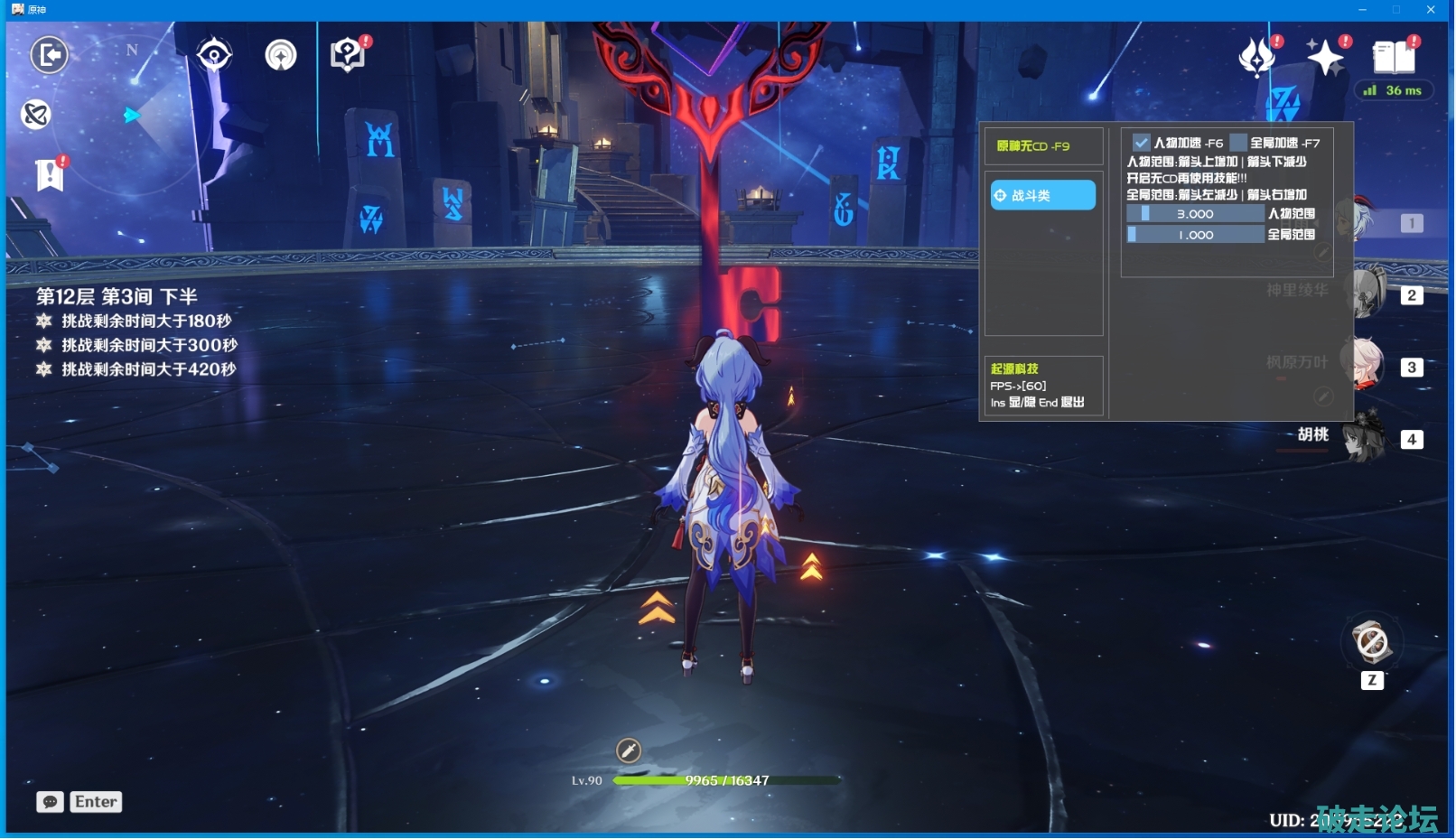Open the round white icon left of the tutorial cube
The width and height of the screenshot is (1456, 839).
point(281,55)
